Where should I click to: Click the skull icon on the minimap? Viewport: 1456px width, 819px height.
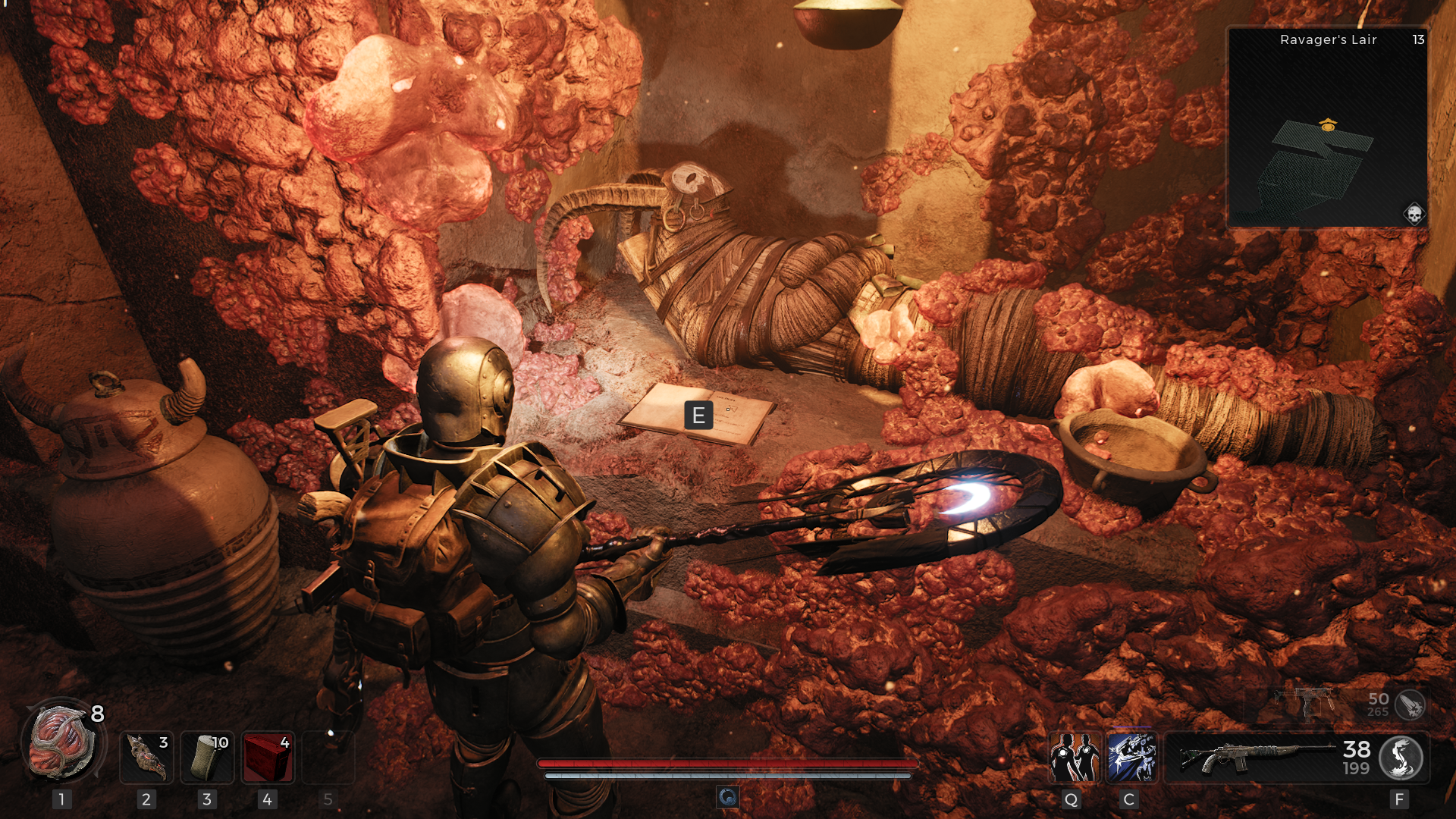coord(1414,215)
